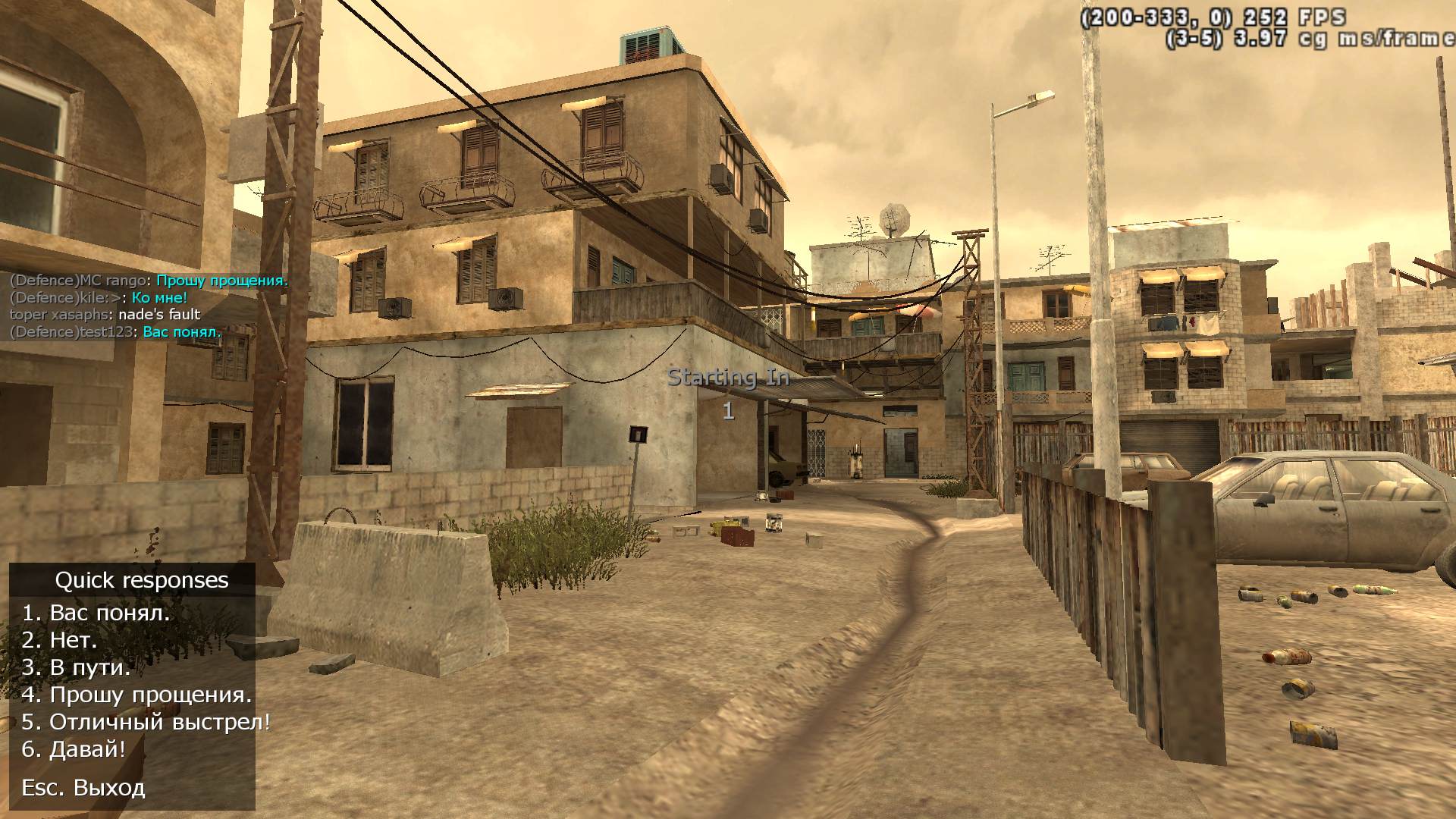Pick the "В пути." response
This screenshot has height=819, width=1456.
(77, 667)
